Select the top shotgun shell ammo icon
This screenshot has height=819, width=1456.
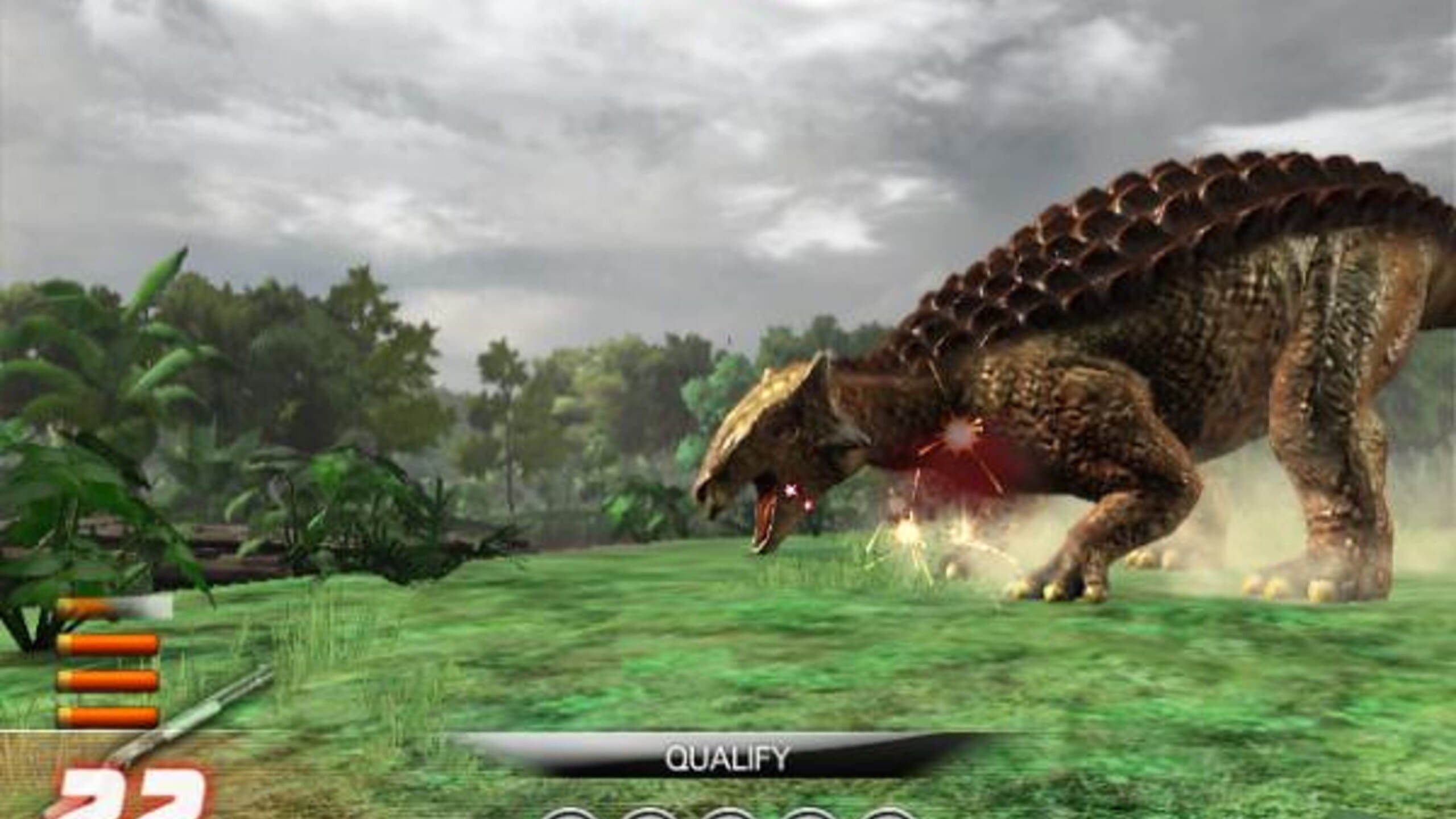pos(108,643)
